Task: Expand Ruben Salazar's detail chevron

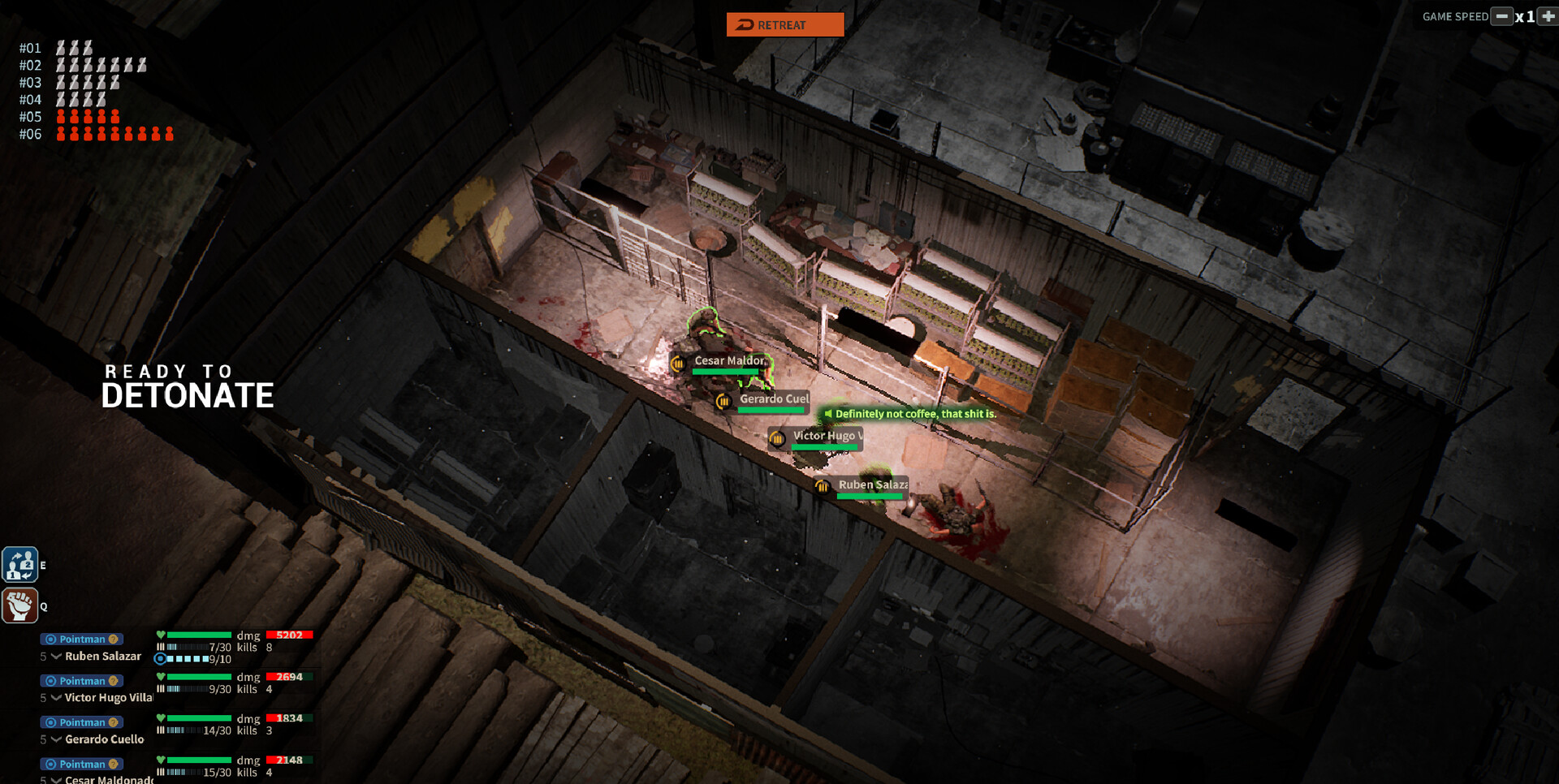Action: (x=56, y=657)
